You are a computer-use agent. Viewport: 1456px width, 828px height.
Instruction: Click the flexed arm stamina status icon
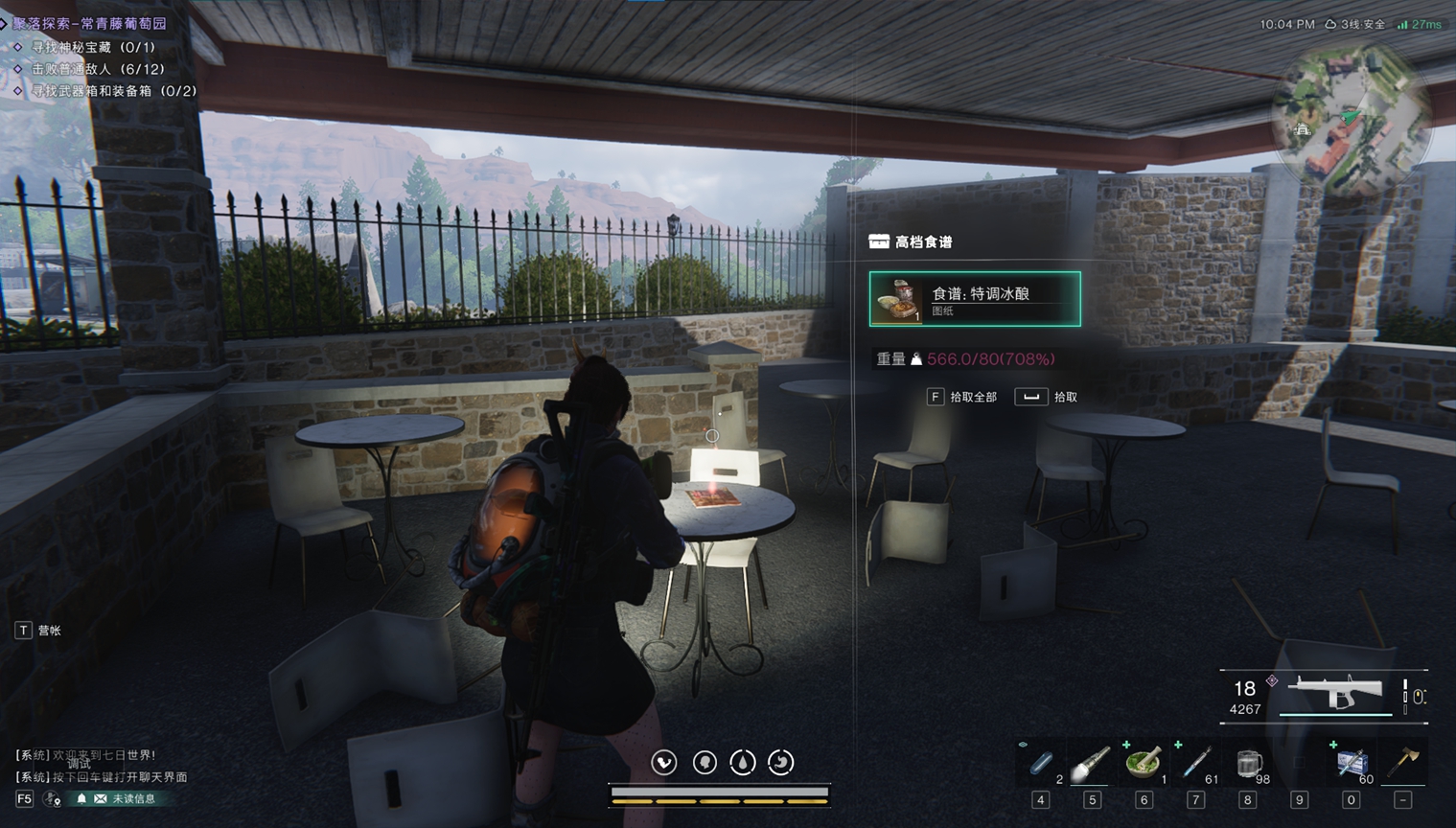(664, 762)
